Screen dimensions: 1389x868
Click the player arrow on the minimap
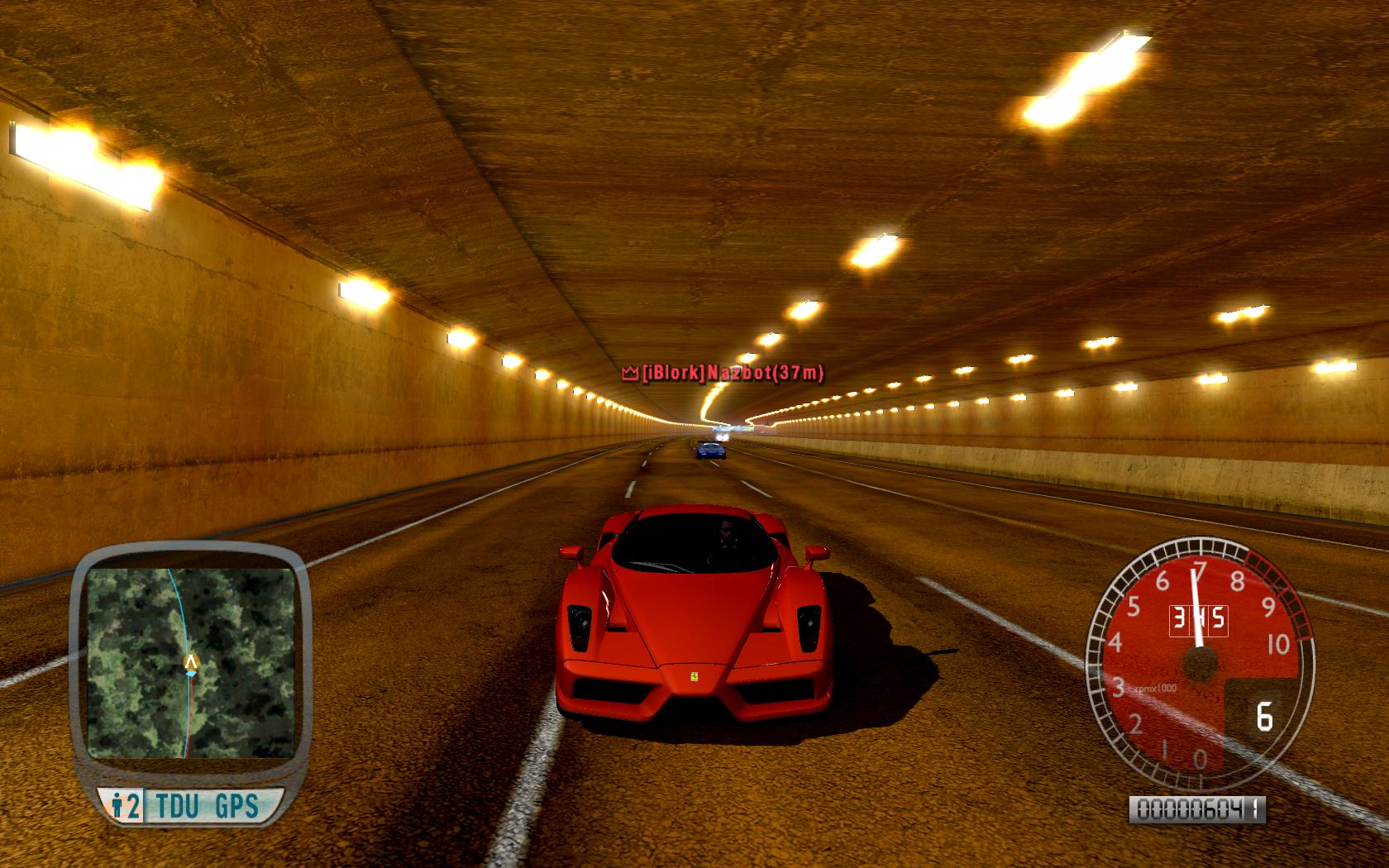tap(192, 661)
